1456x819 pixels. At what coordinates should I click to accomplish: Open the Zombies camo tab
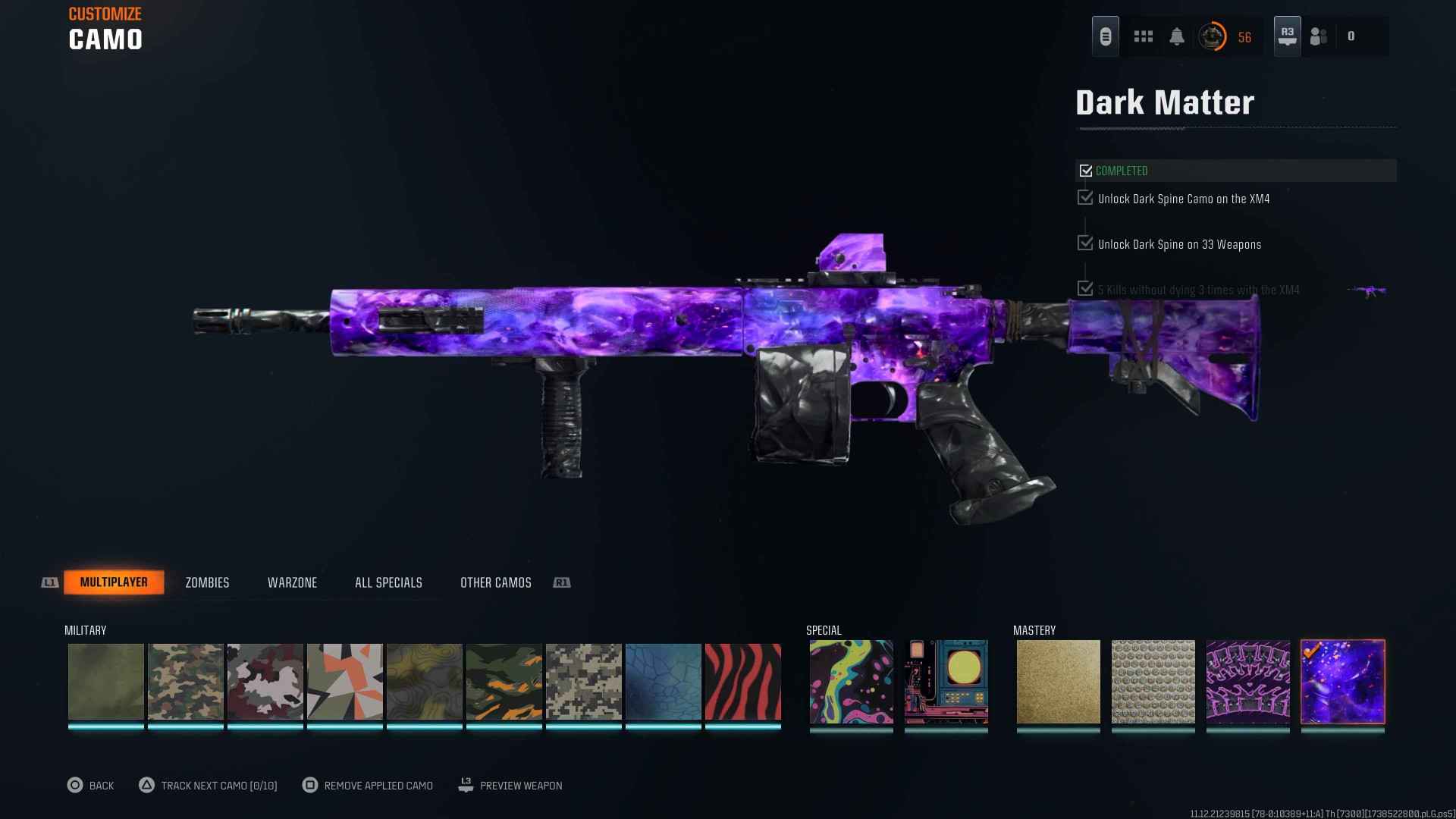coord(207,582)
